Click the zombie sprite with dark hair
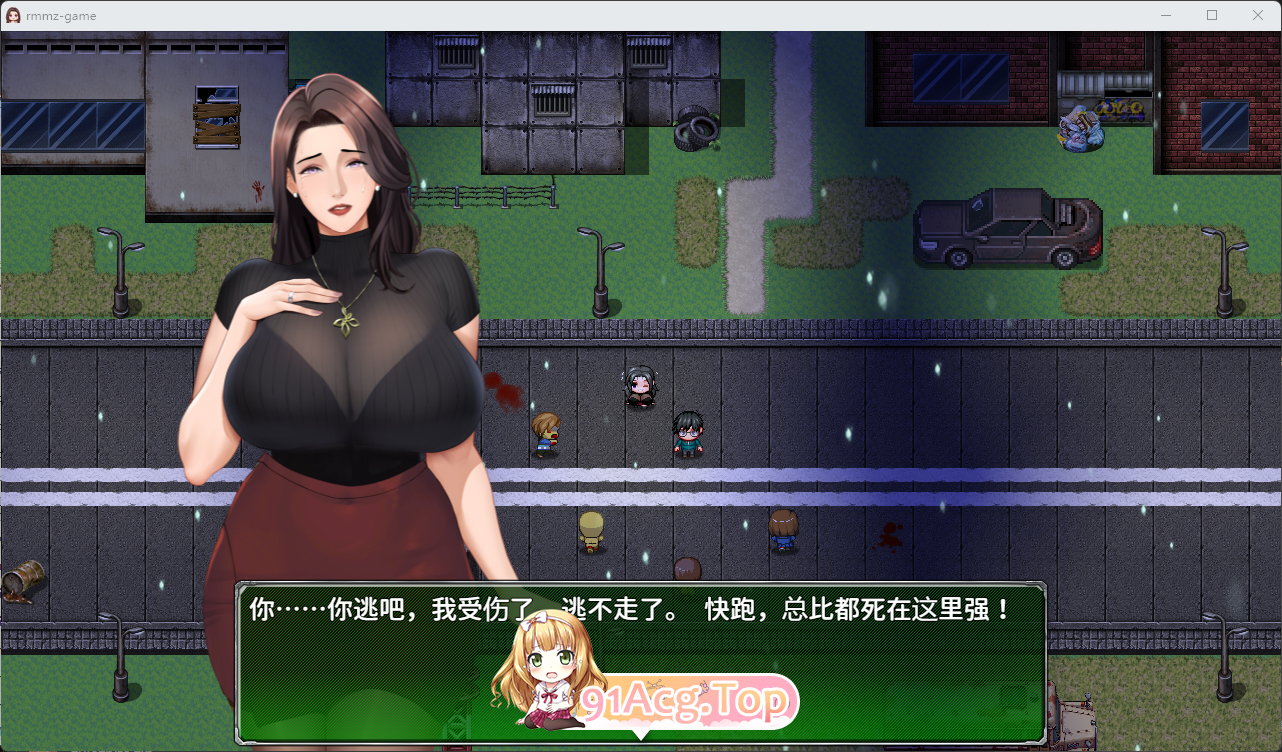1282x752 pixels. [640, 388]
